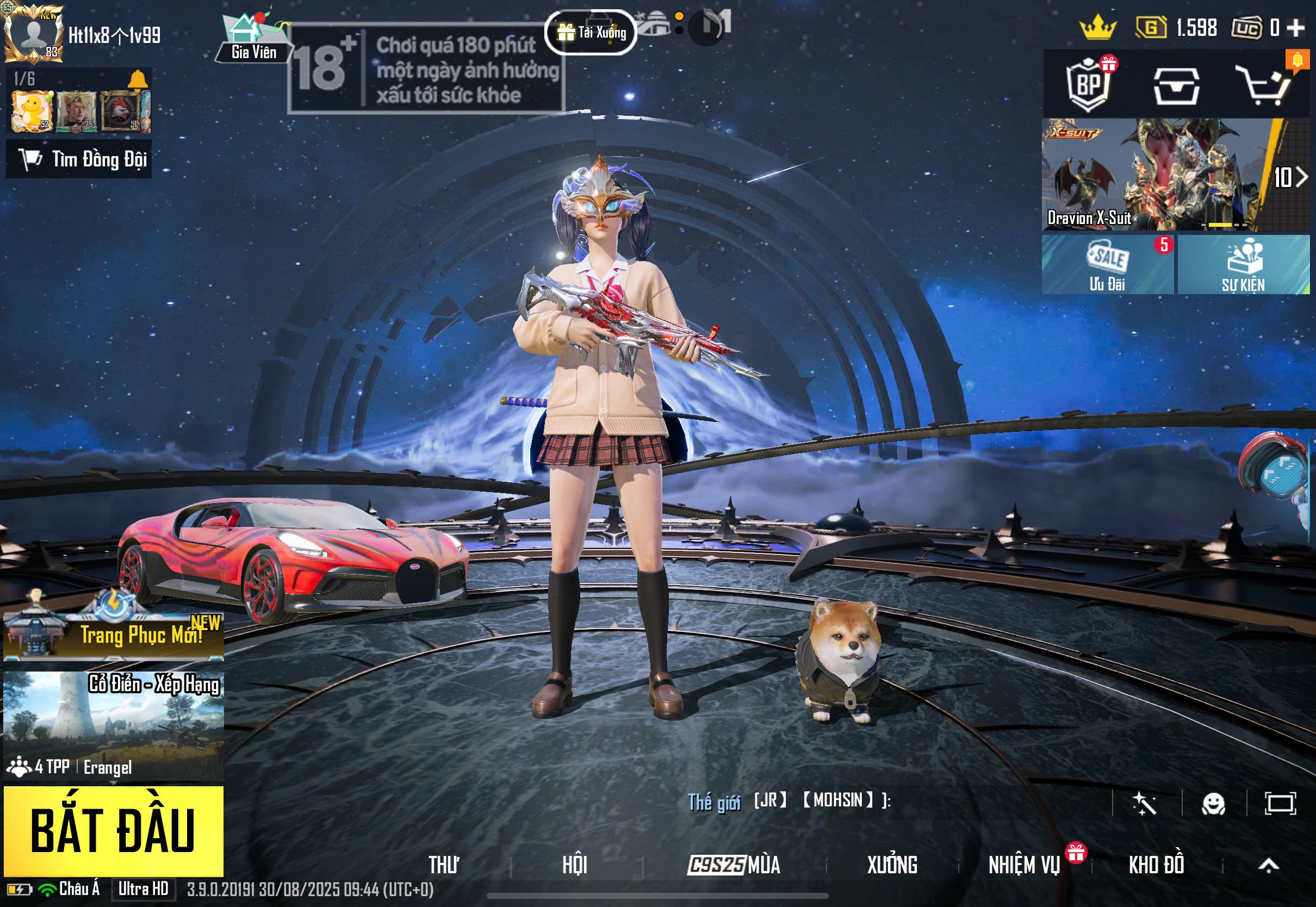Start the match with BẮT ĐẦU
This screenshot has height=907, width=1316.
113,830
